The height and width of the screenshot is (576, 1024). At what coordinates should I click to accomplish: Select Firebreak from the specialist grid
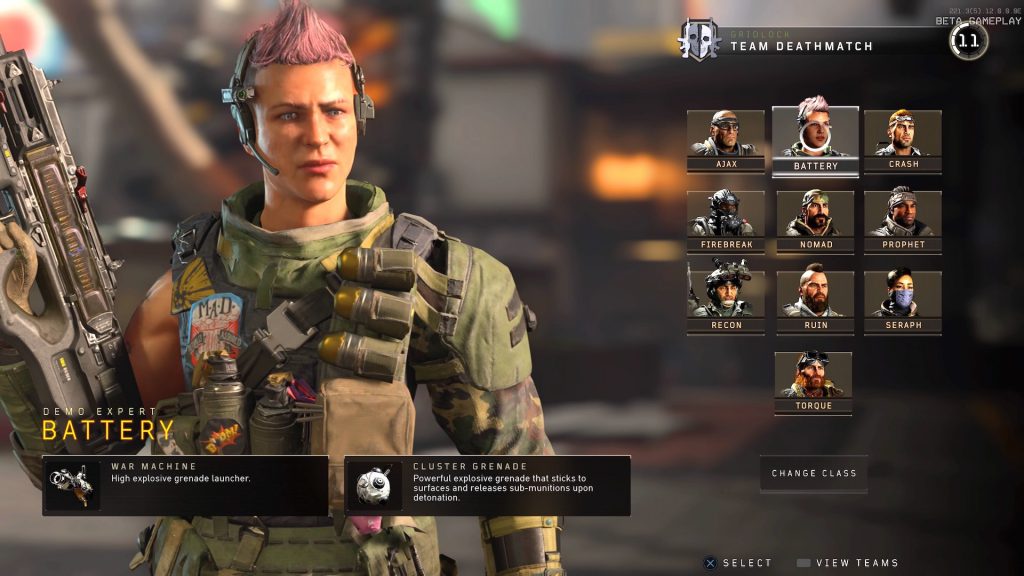pos(726,220)
